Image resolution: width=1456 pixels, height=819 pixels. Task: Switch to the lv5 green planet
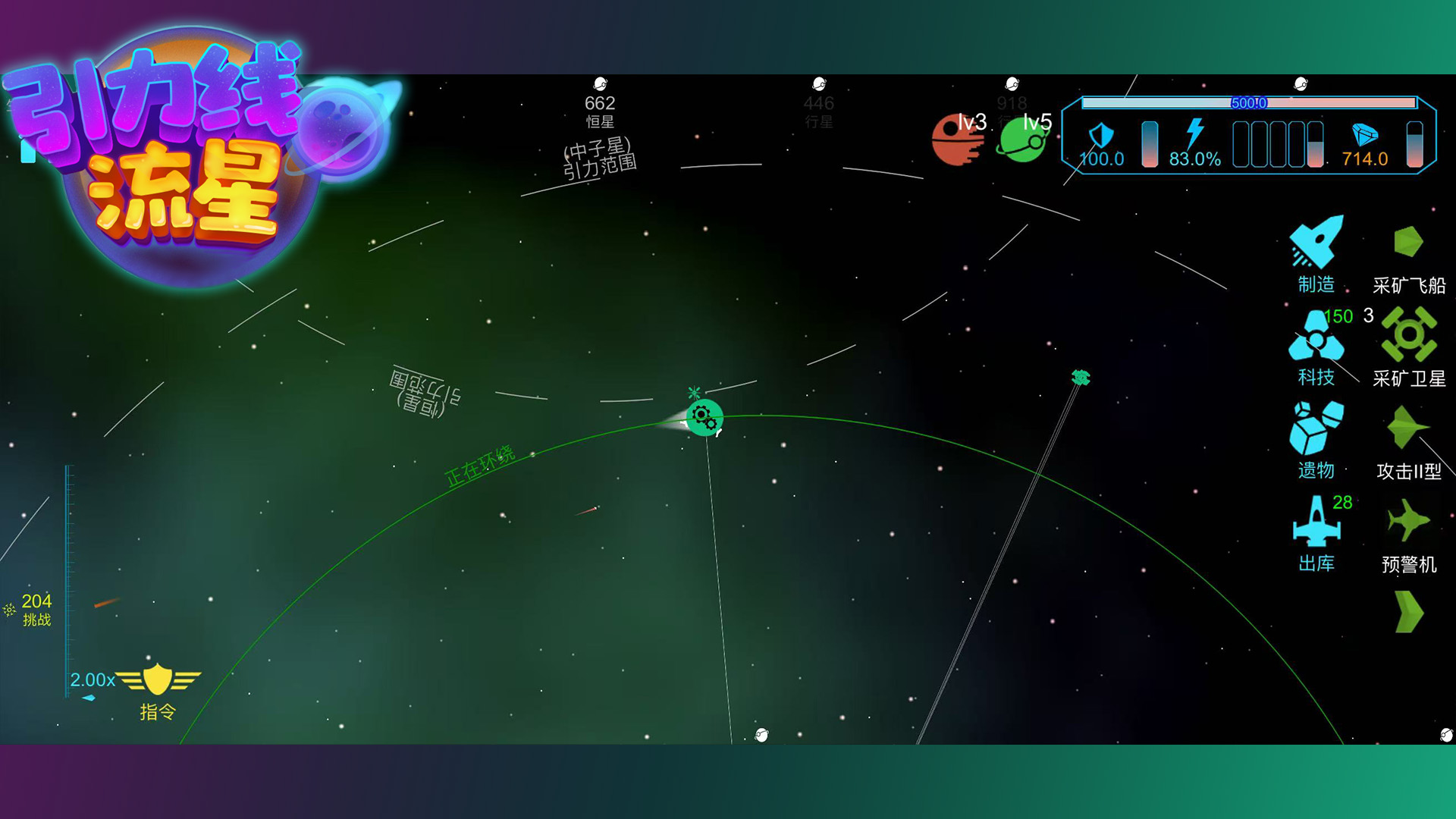coord(1022,140)
